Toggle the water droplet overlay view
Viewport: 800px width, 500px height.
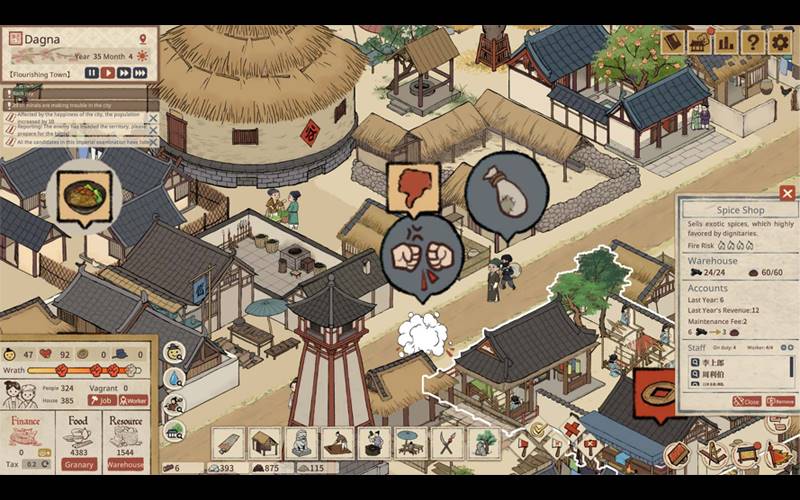175,378
